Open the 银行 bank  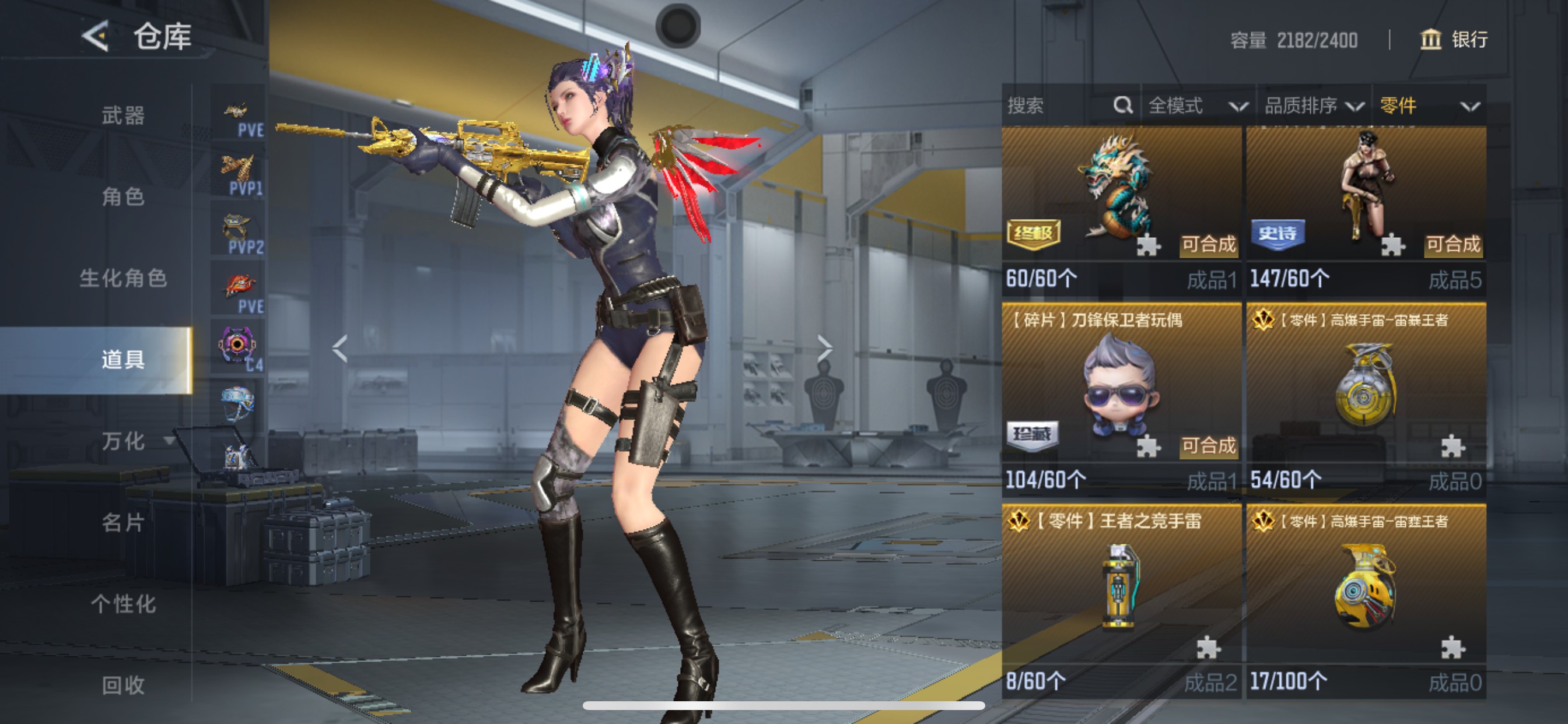pyautogui.click(x=1454, y=40)
